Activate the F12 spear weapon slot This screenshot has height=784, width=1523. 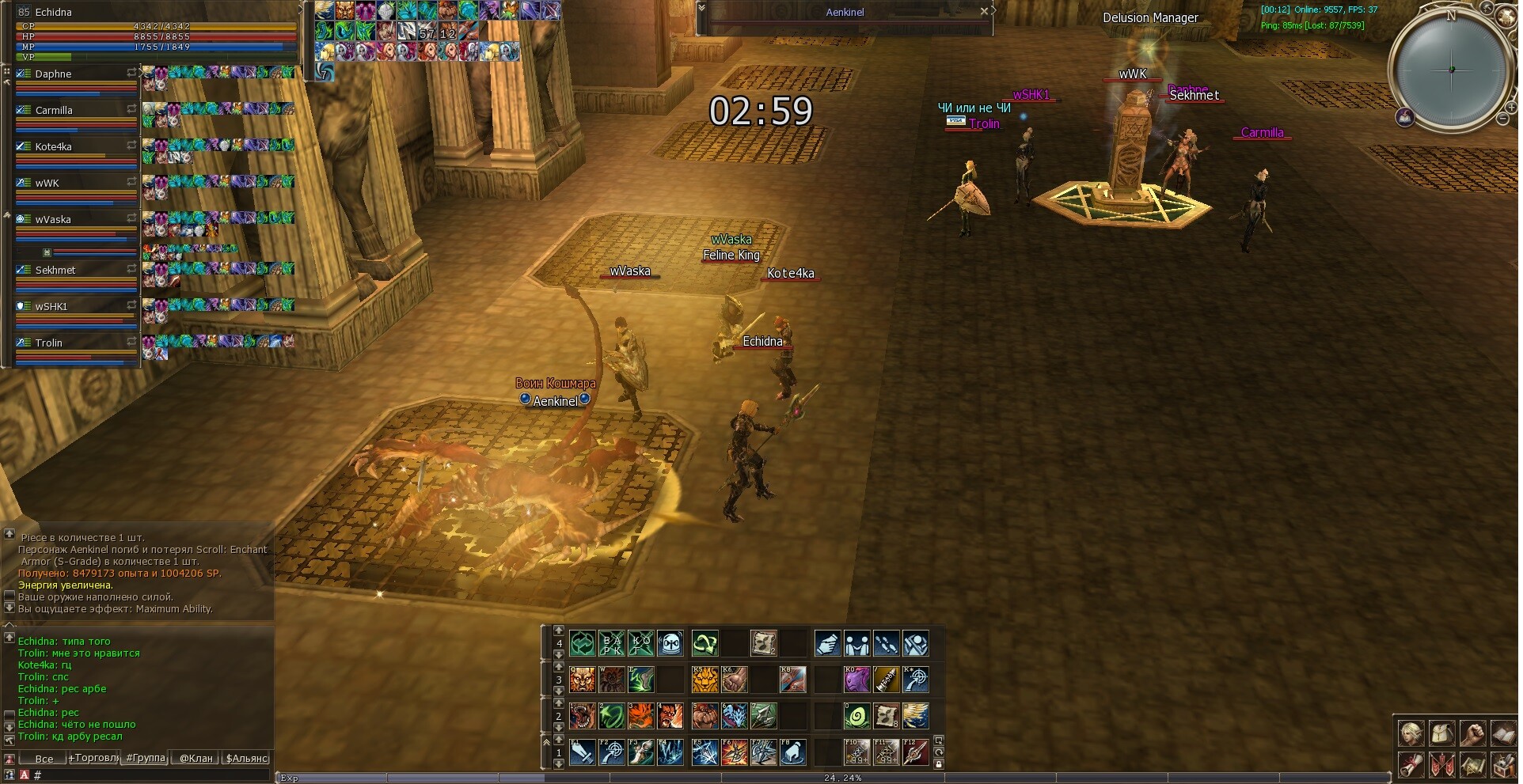coord(916,752)
